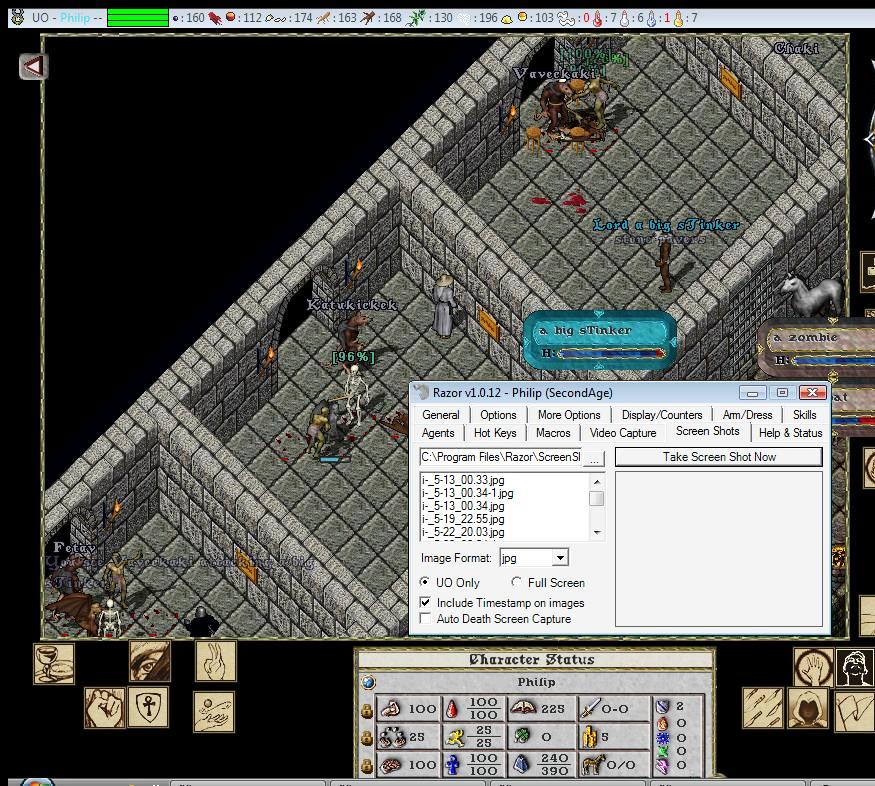Click the ankh shield skill icon
Viewport: 875px width, 786px height.
(148, 706)
